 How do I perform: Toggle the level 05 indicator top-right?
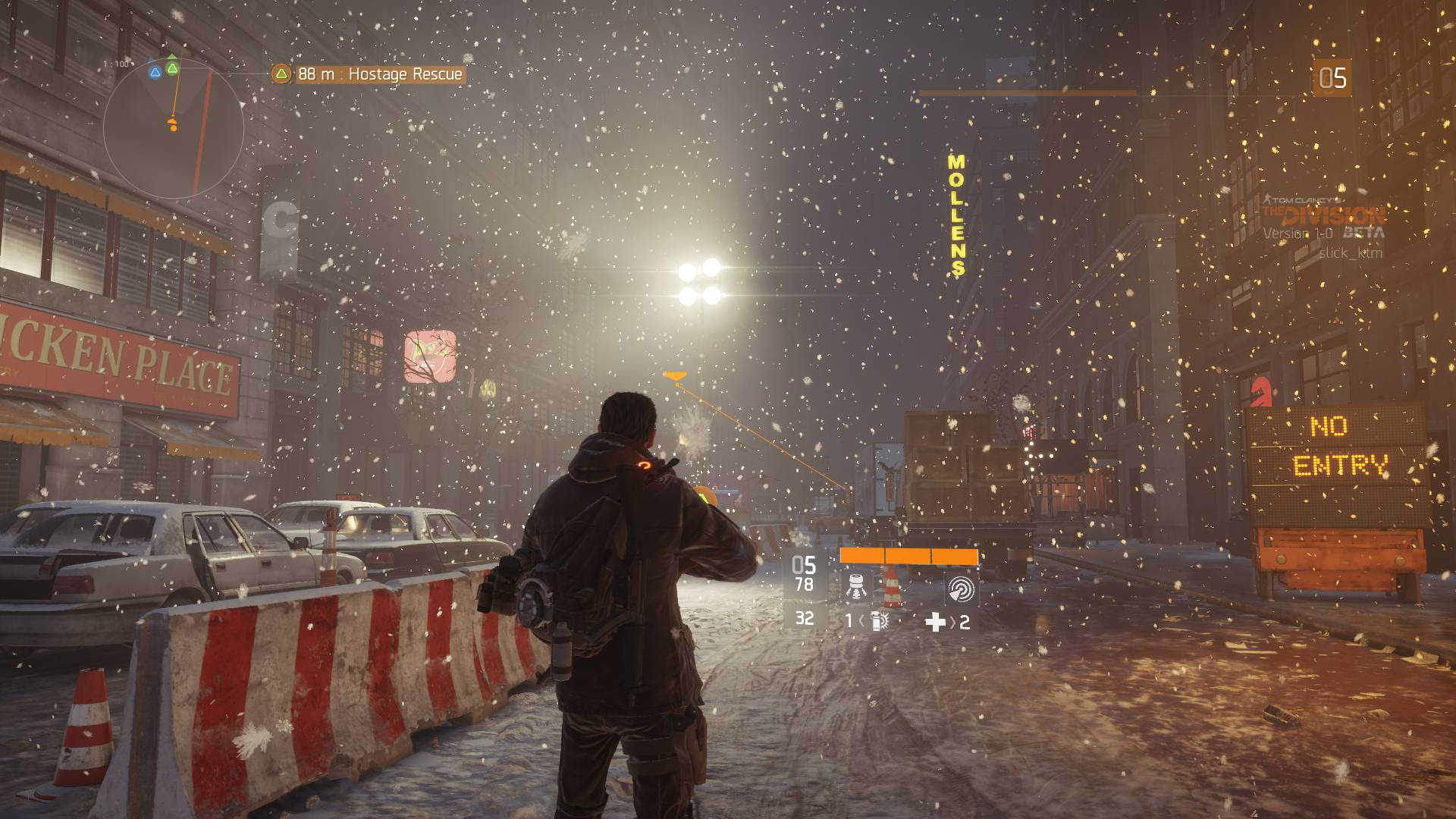pos(1334,77)
